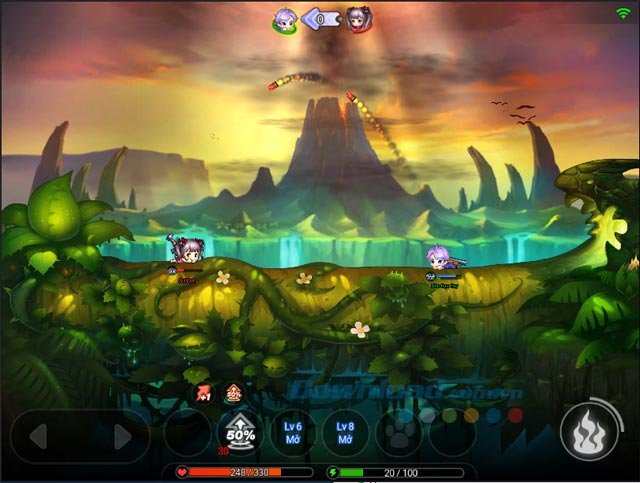Click the purple-haired player portrait
640x483 pixels.
tap(286, 20)
